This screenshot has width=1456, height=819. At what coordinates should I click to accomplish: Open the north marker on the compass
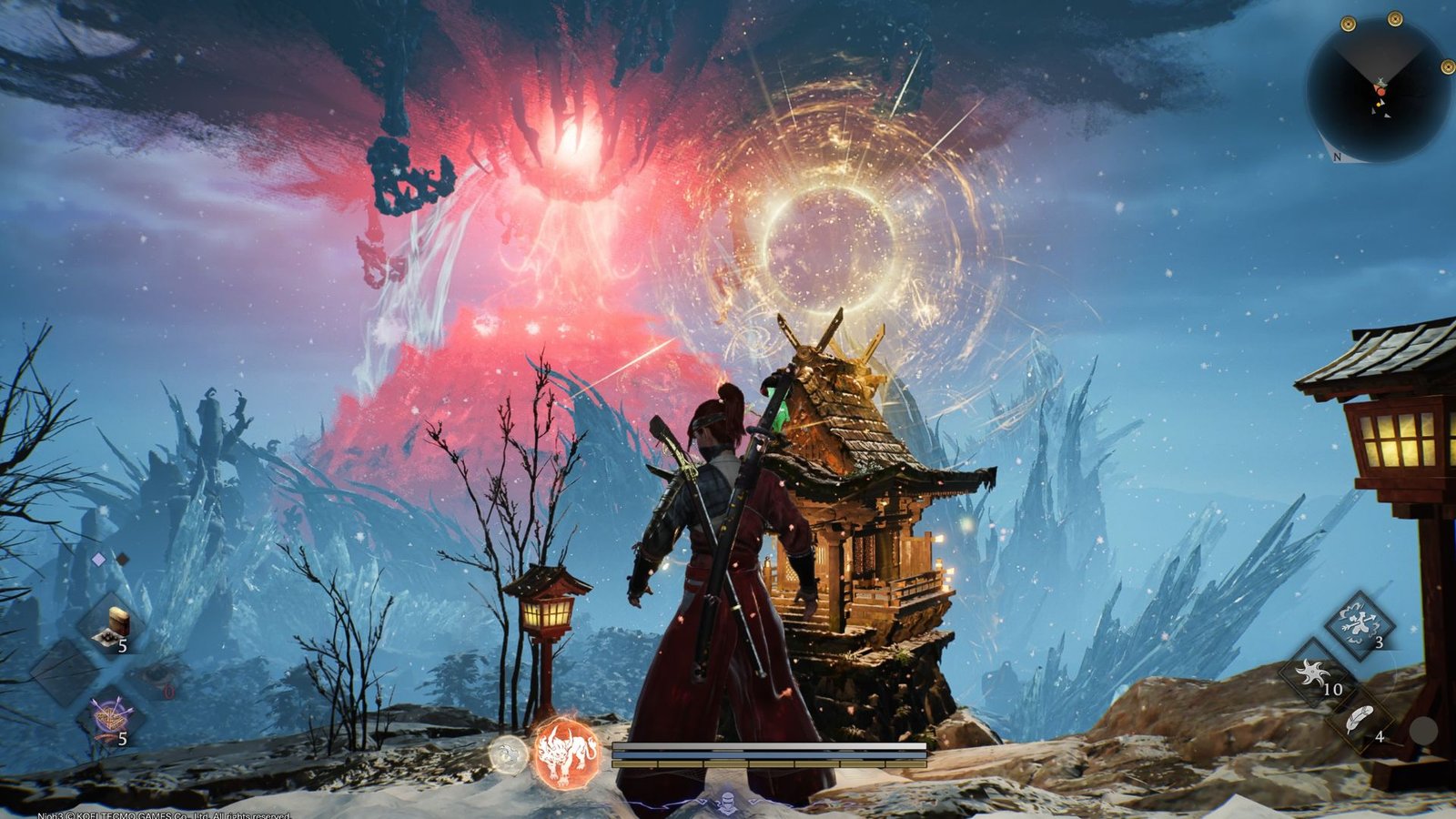pos(1338,157)
